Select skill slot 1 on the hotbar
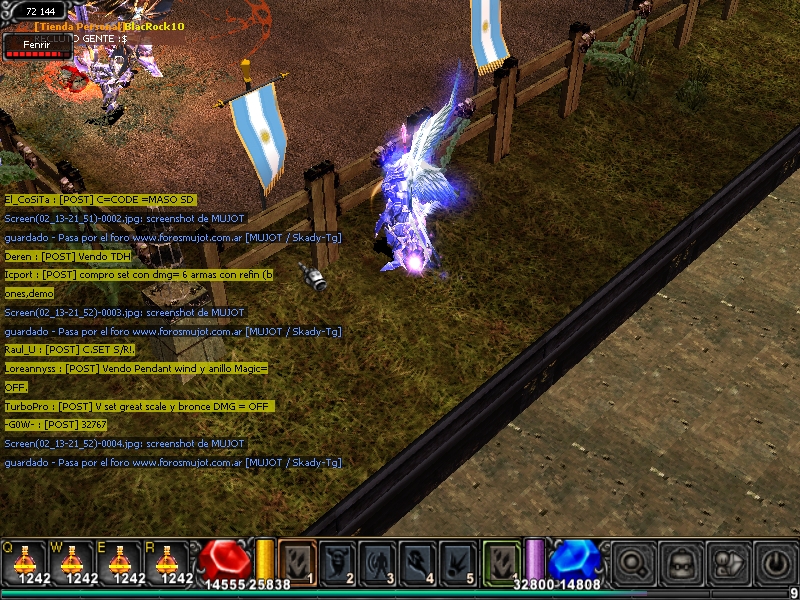Image resolution: width=800 pixels, height=600 pixels. 297,561
